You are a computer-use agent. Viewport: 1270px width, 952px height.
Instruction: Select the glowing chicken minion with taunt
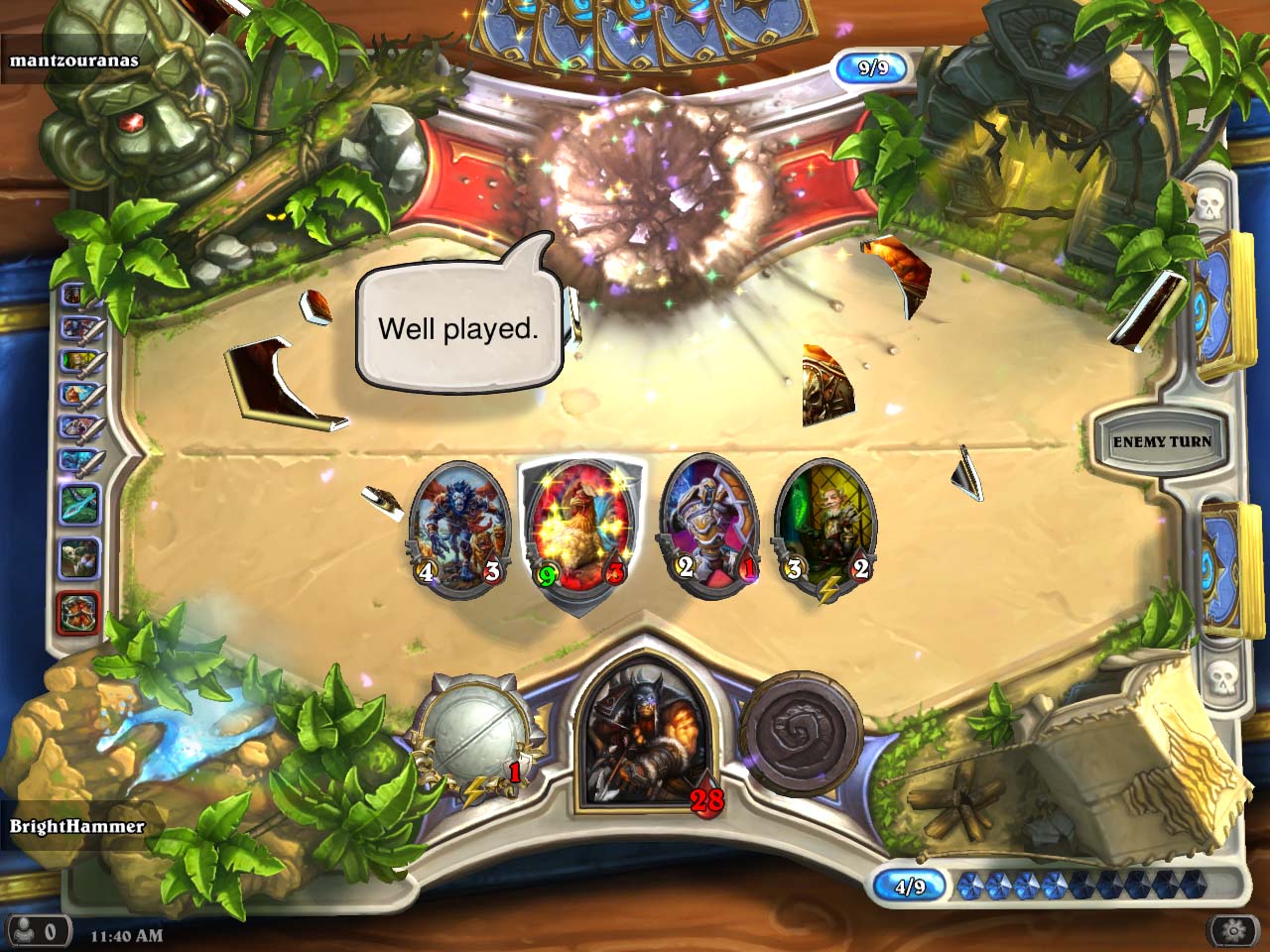580,531
